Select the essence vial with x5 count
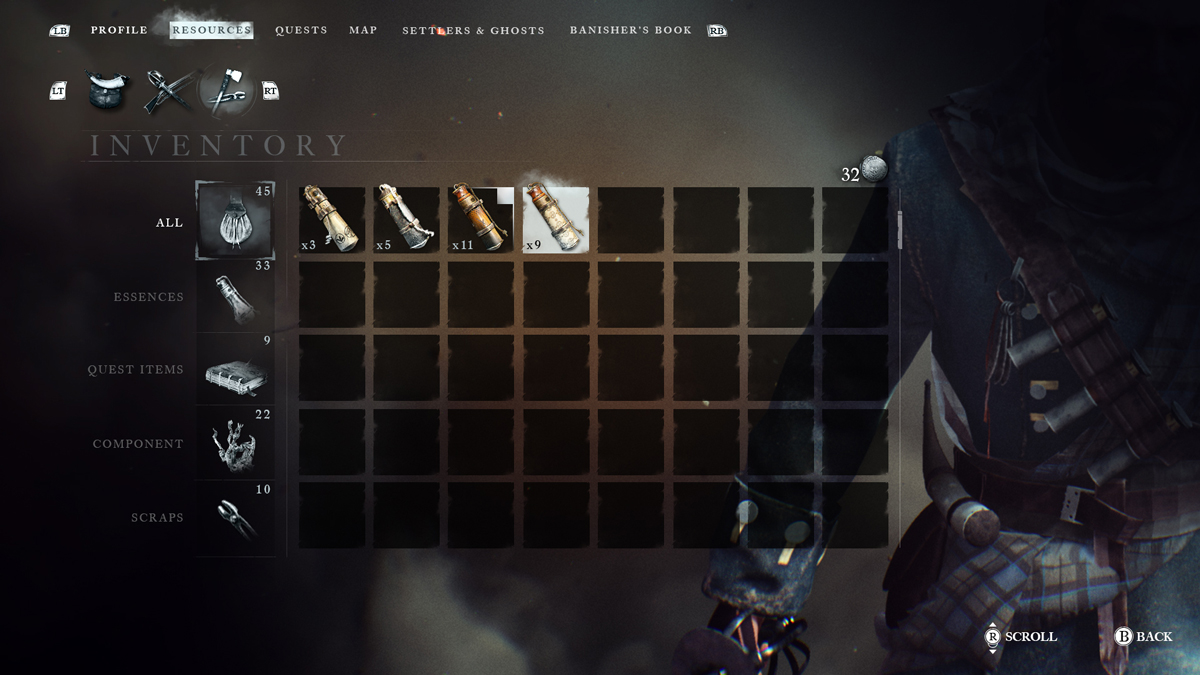This screenshot has width=1200, height=675. coord(406,220)
